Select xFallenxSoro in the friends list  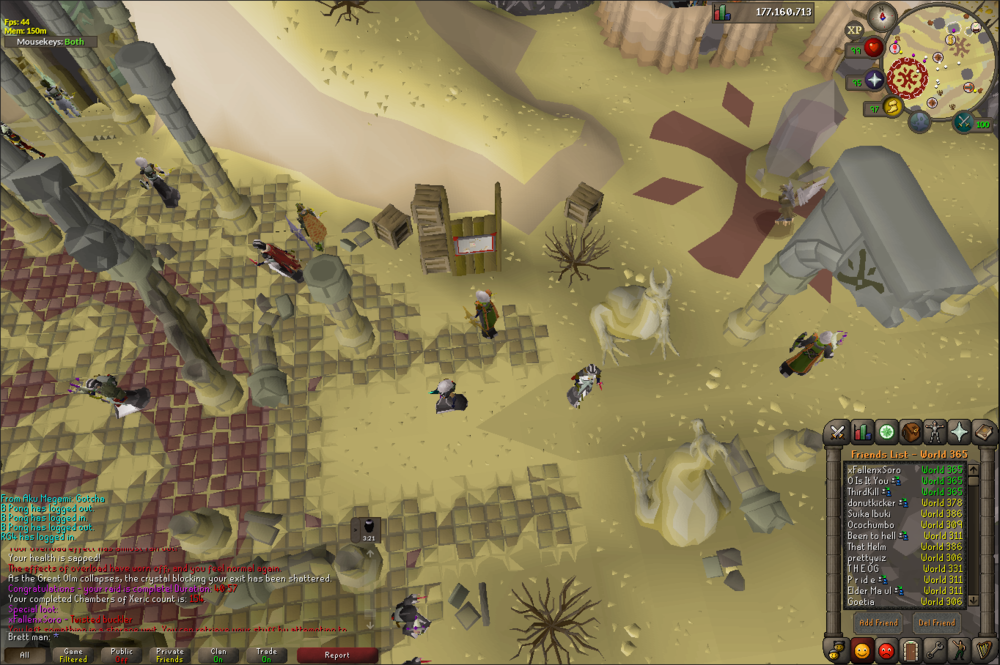874,468
